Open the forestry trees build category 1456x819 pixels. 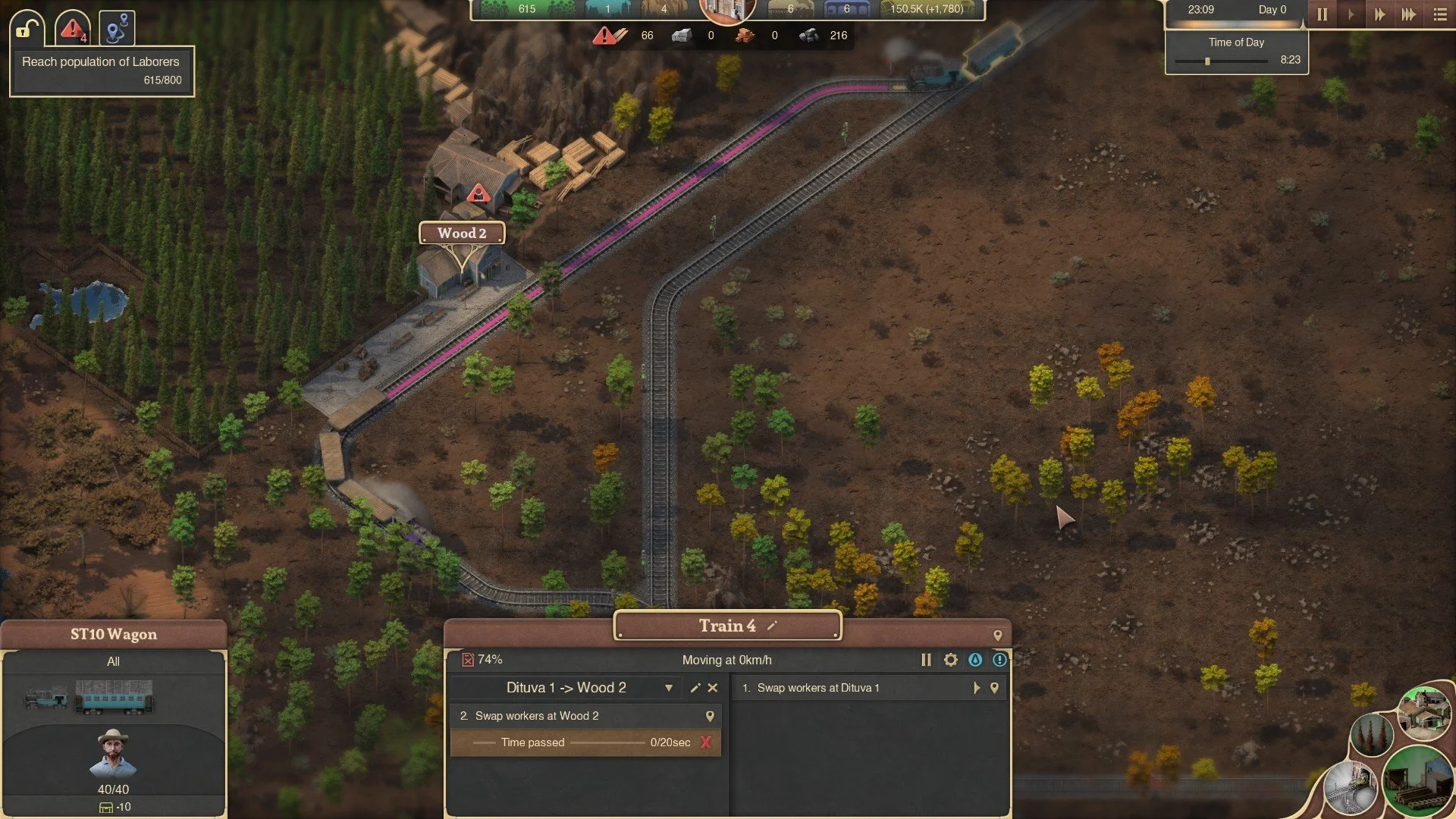coord(1371,734)
